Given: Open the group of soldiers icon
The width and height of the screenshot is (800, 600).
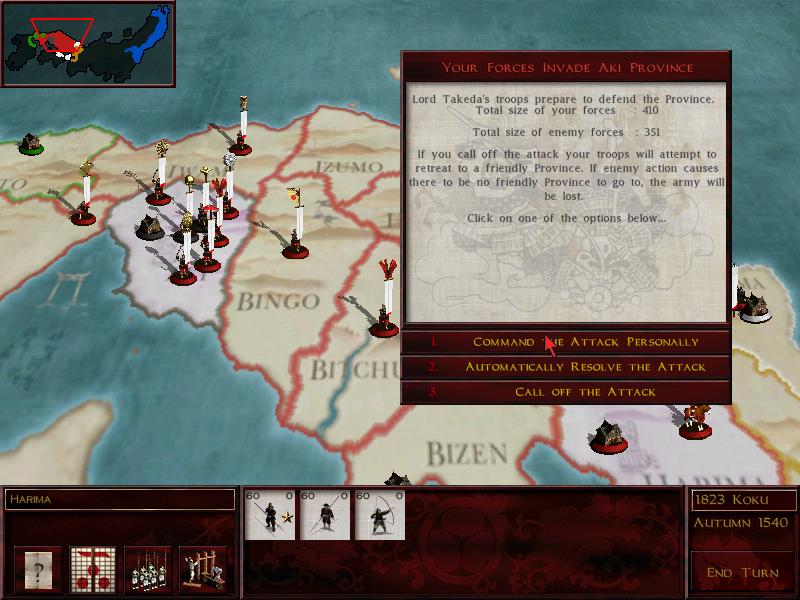Looking at the screenshot, I should click(x=148, y=570).
